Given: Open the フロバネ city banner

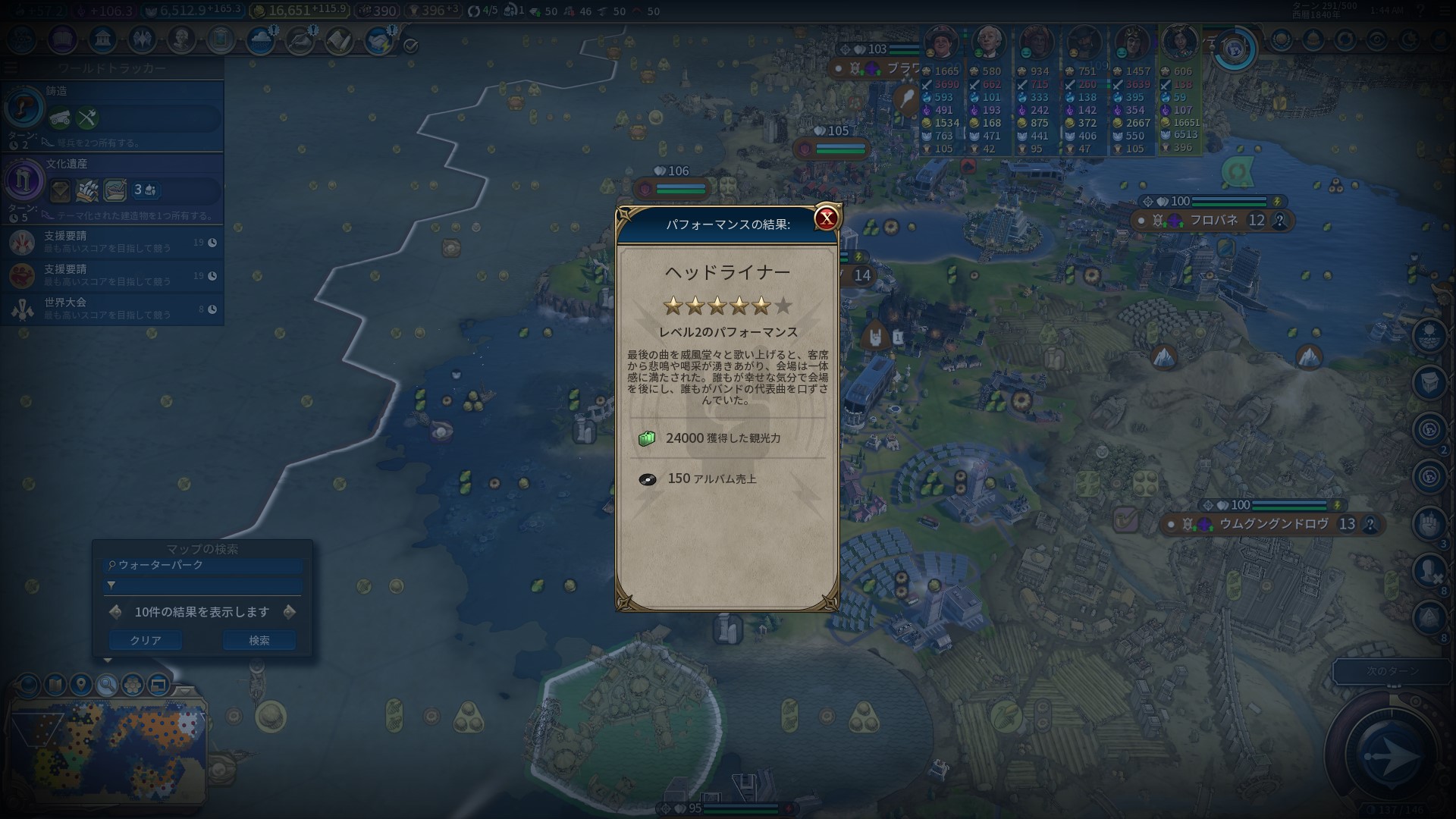Looking at the screenshot, I should 1213,221.
